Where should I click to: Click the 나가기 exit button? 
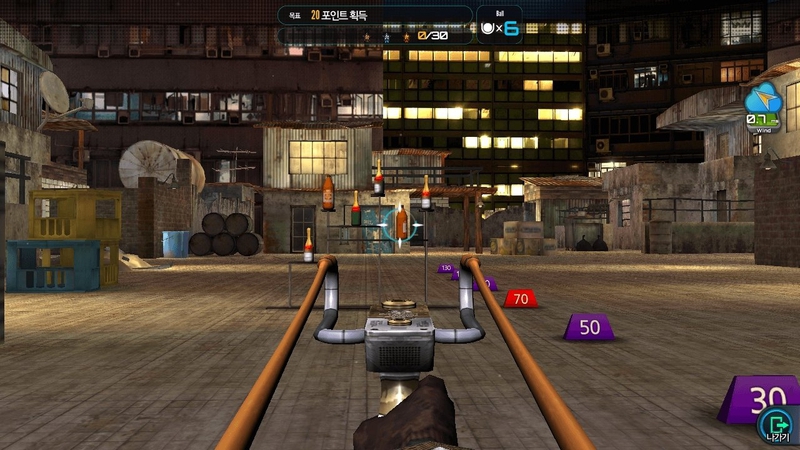[x=775, y=425]
